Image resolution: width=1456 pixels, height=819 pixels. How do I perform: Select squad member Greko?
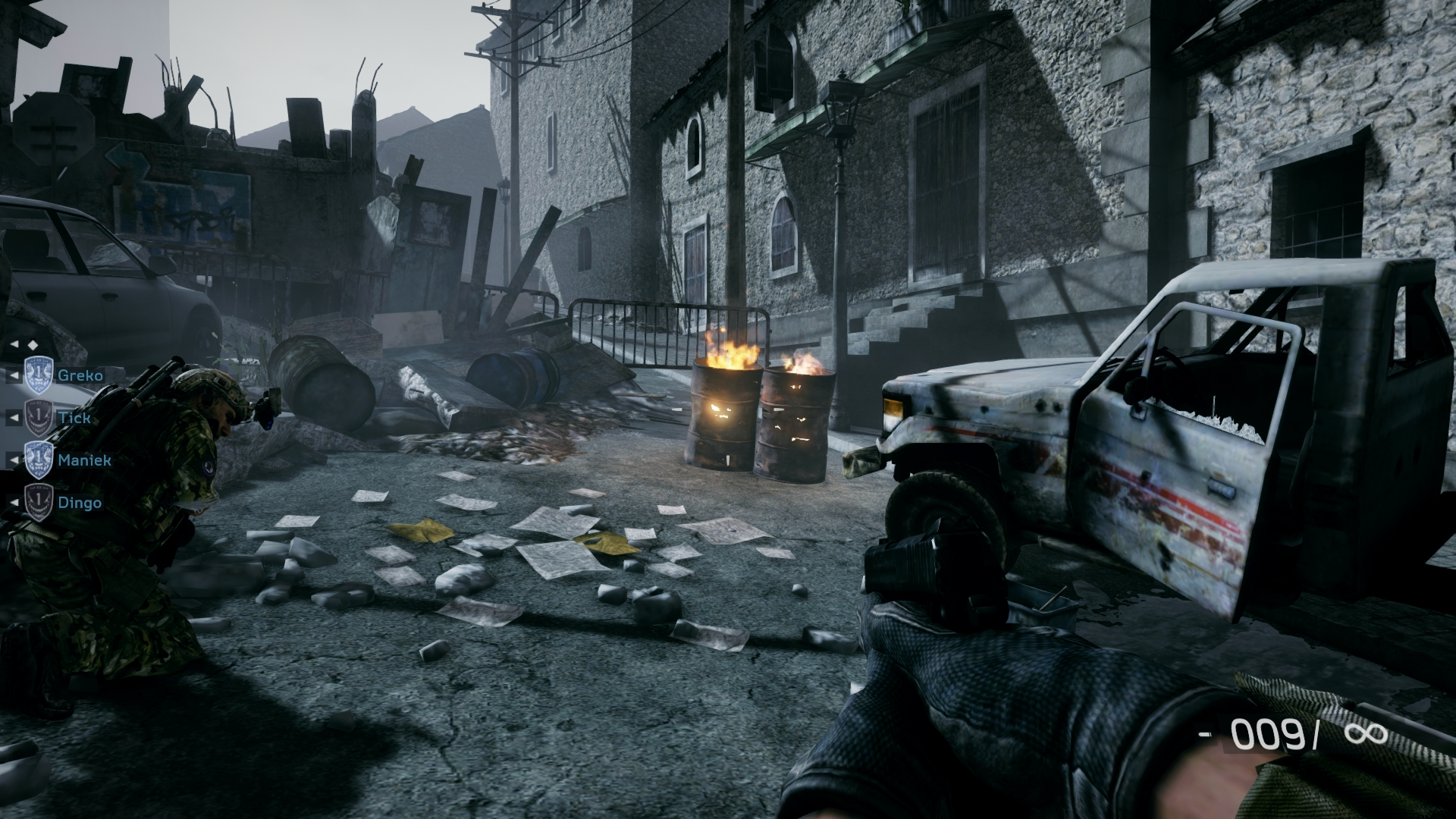(79, 375)
